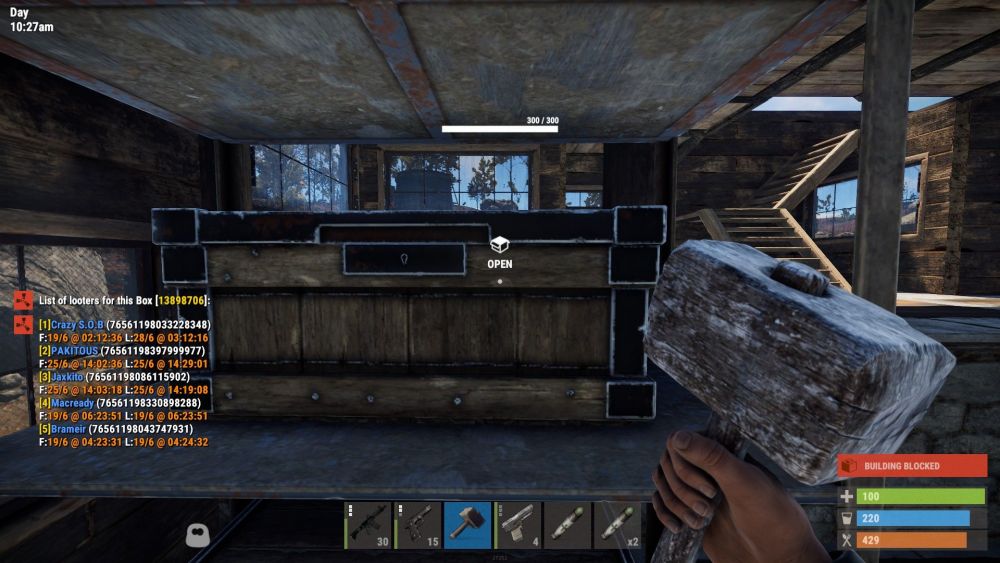This screenshot has height=563, width=1000.
Task: Choose the hammer in the hotbar
Action: [x=468, y=525]
